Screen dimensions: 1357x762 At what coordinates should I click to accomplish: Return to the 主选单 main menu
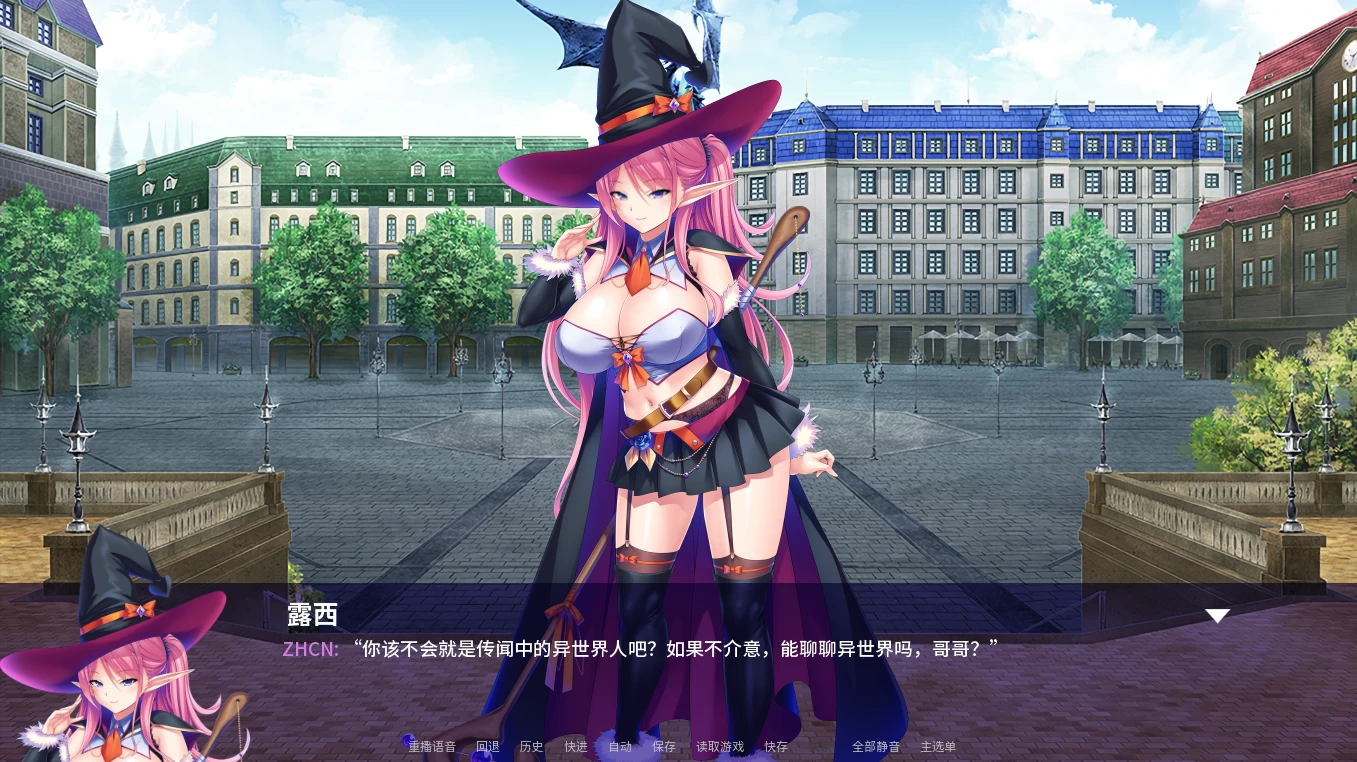pyautogui.click(x=938, y=747)
